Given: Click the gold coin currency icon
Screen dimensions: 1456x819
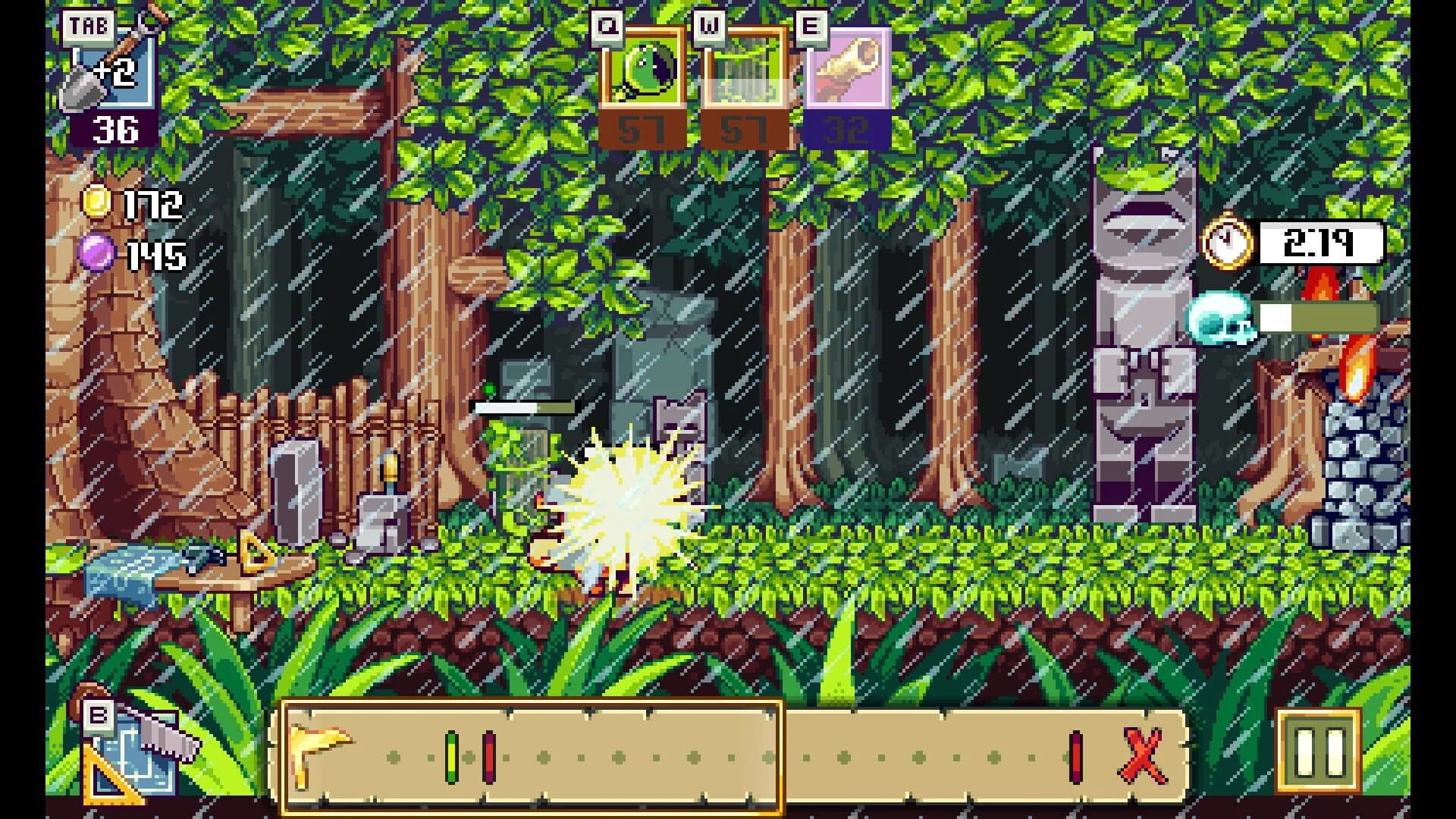Looking at the screenshot, I should coord(97,203).
